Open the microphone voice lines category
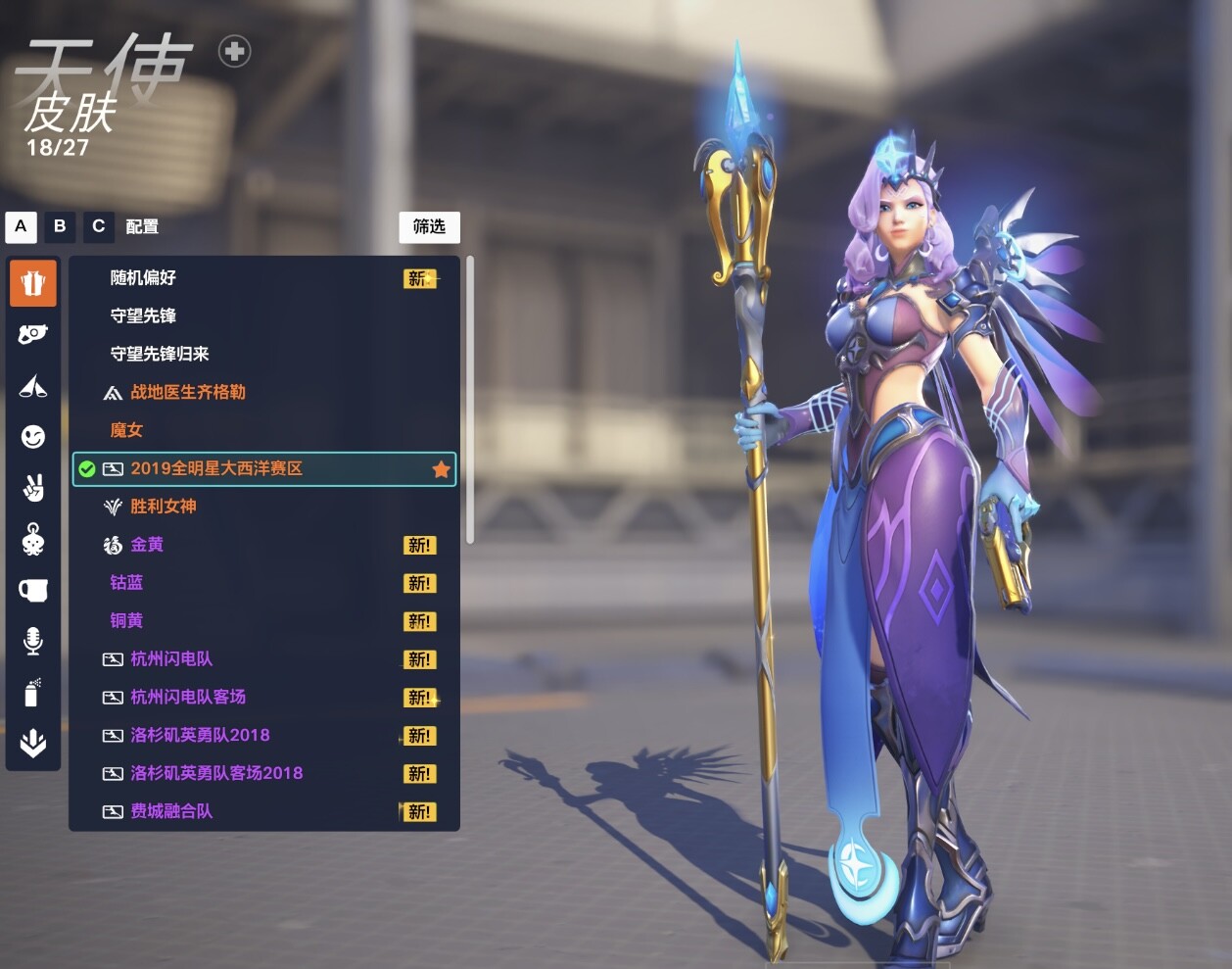The image size is (1232, 969). pyautogui.click(x=33, y=641)
